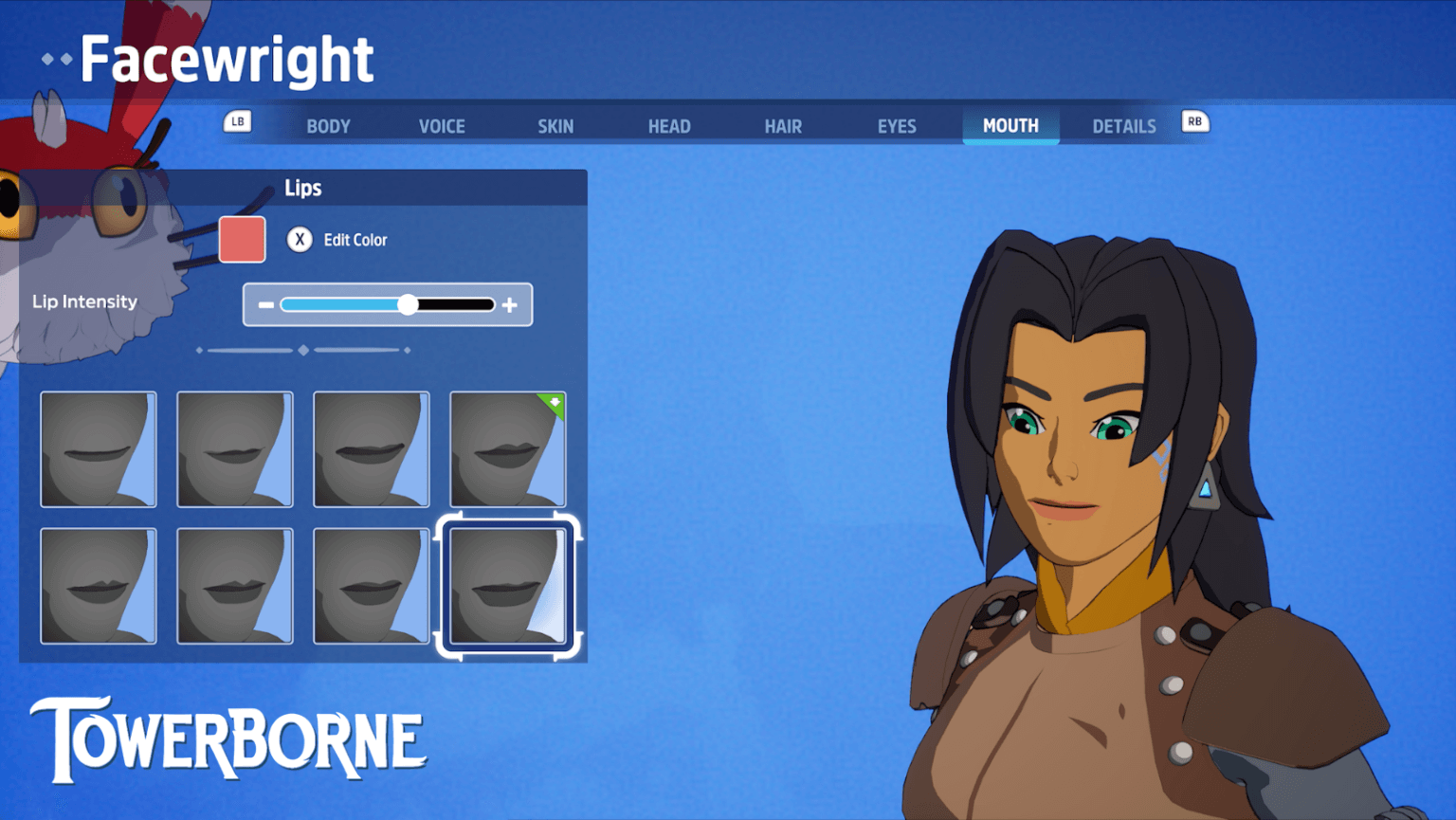Switch to the BODY tab
This screenshot has height=820, width=1456.
point(328,126)
